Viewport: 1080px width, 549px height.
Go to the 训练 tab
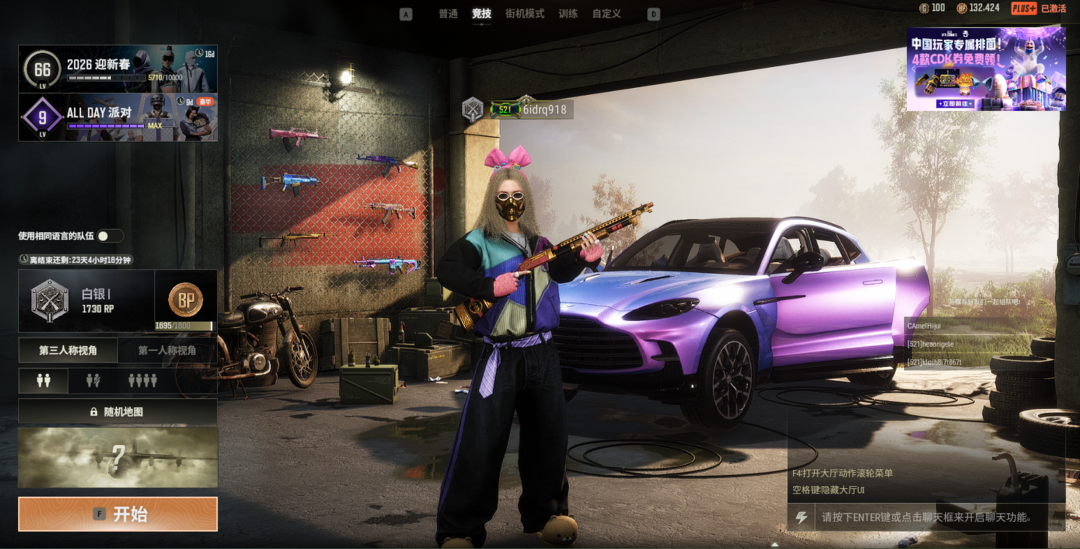(x=568, y=14)
